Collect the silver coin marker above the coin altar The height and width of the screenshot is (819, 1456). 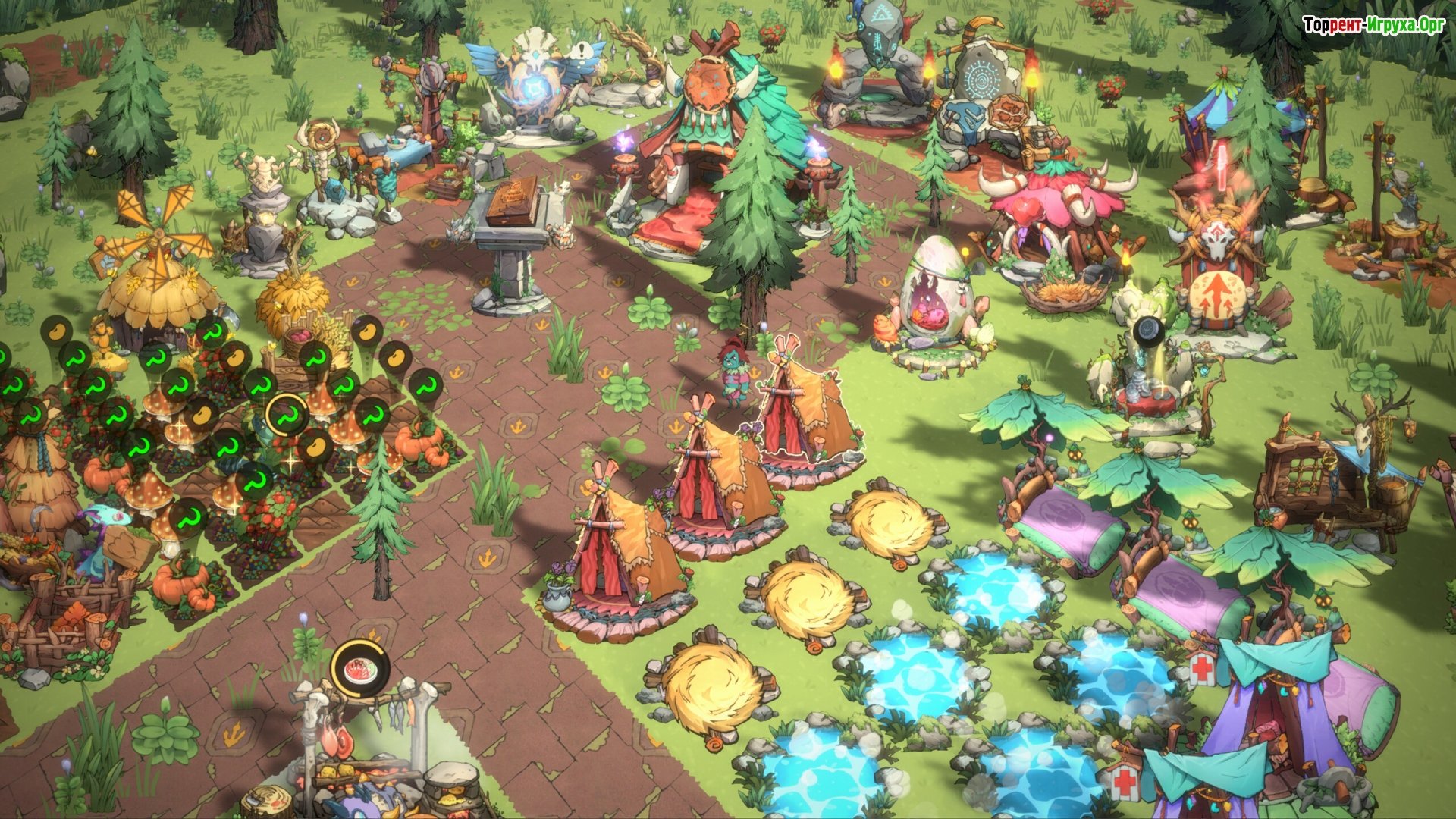1149,331
